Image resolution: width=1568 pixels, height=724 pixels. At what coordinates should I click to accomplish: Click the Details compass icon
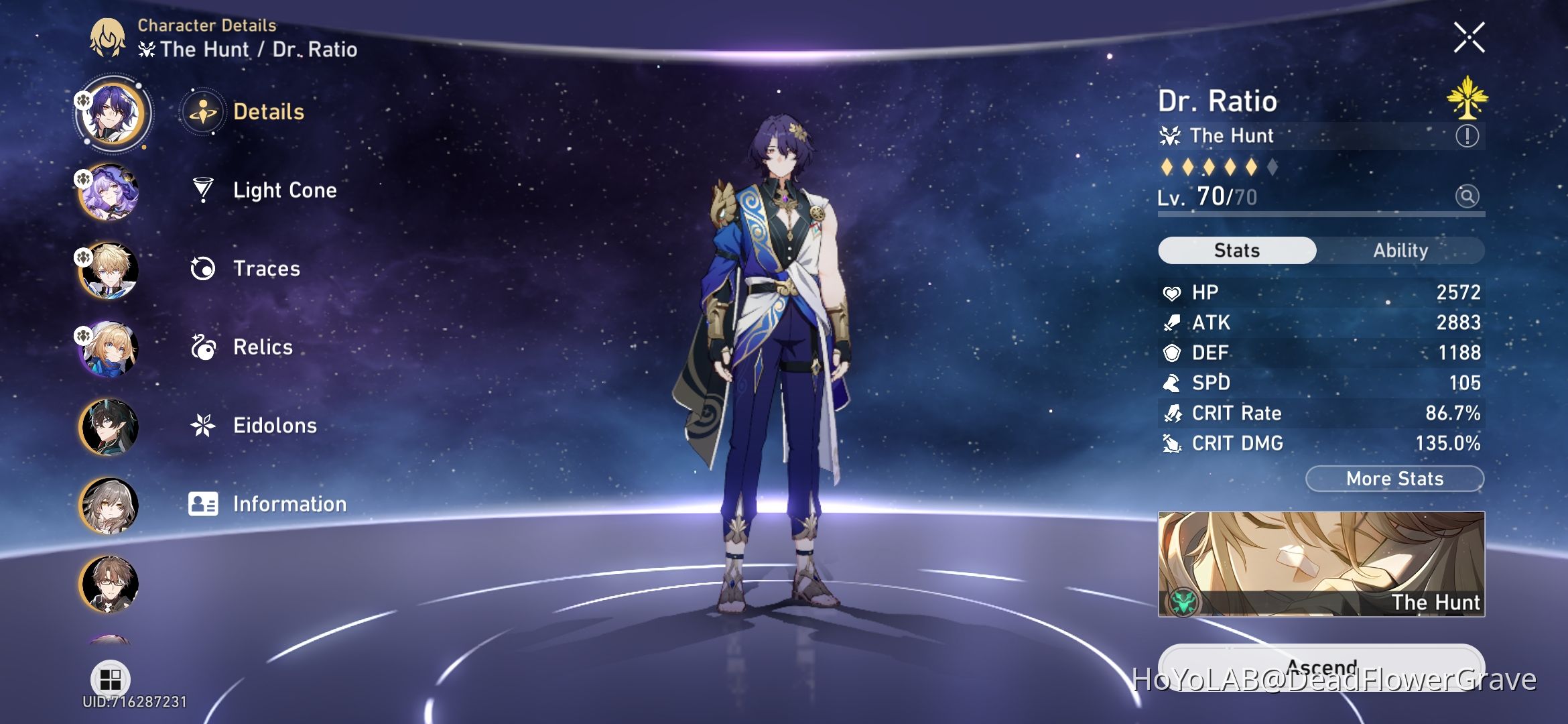tap(203, 112)
